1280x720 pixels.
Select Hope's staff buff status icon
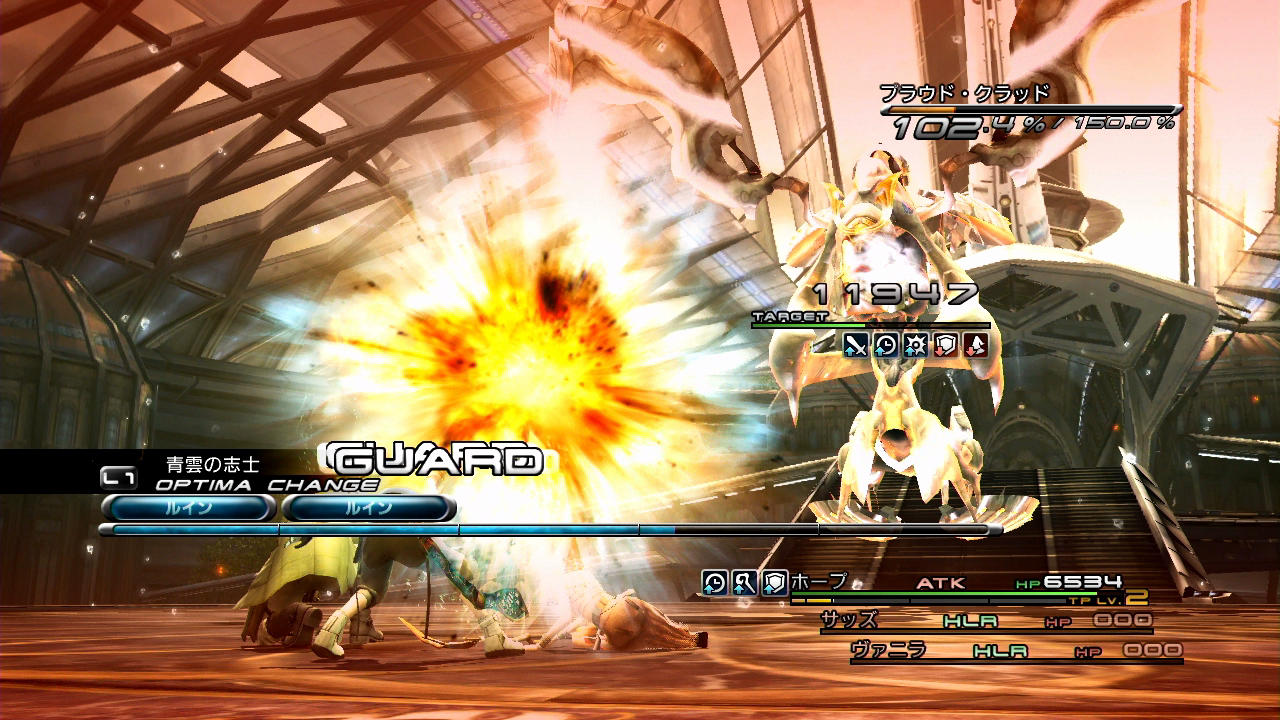[x=744, y=582]
